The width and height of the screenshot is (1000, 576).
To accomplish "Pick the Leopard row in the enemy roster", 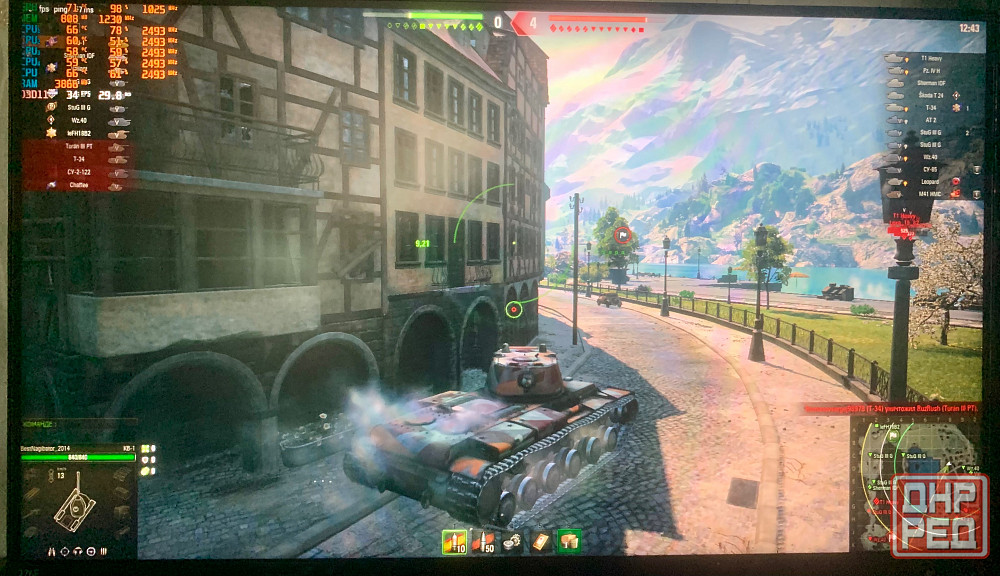I will pos(930,182).
